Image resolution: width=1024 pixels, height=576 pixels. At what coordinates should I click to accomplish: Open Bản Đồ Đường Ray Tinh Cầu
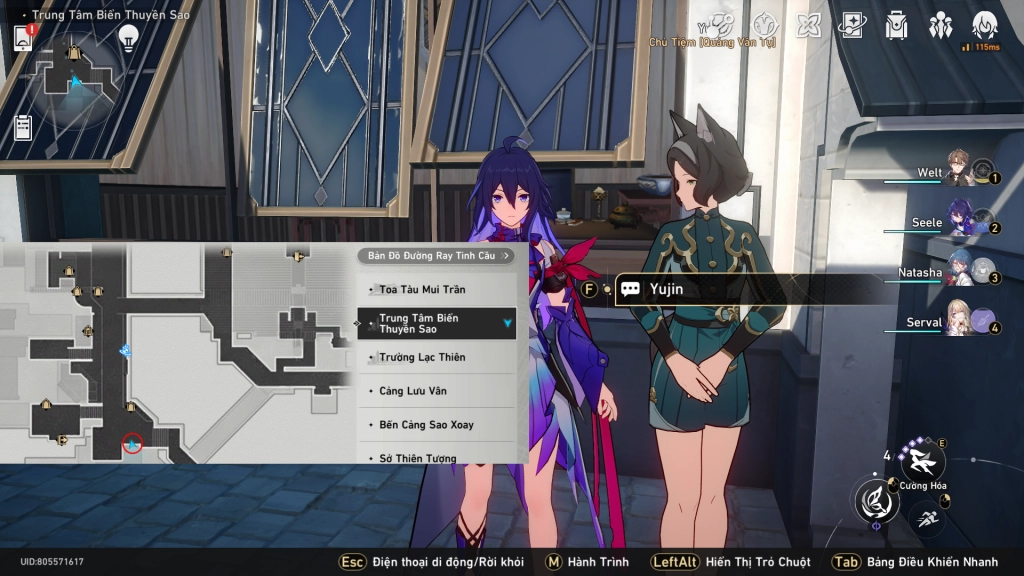tap(435, 256)
